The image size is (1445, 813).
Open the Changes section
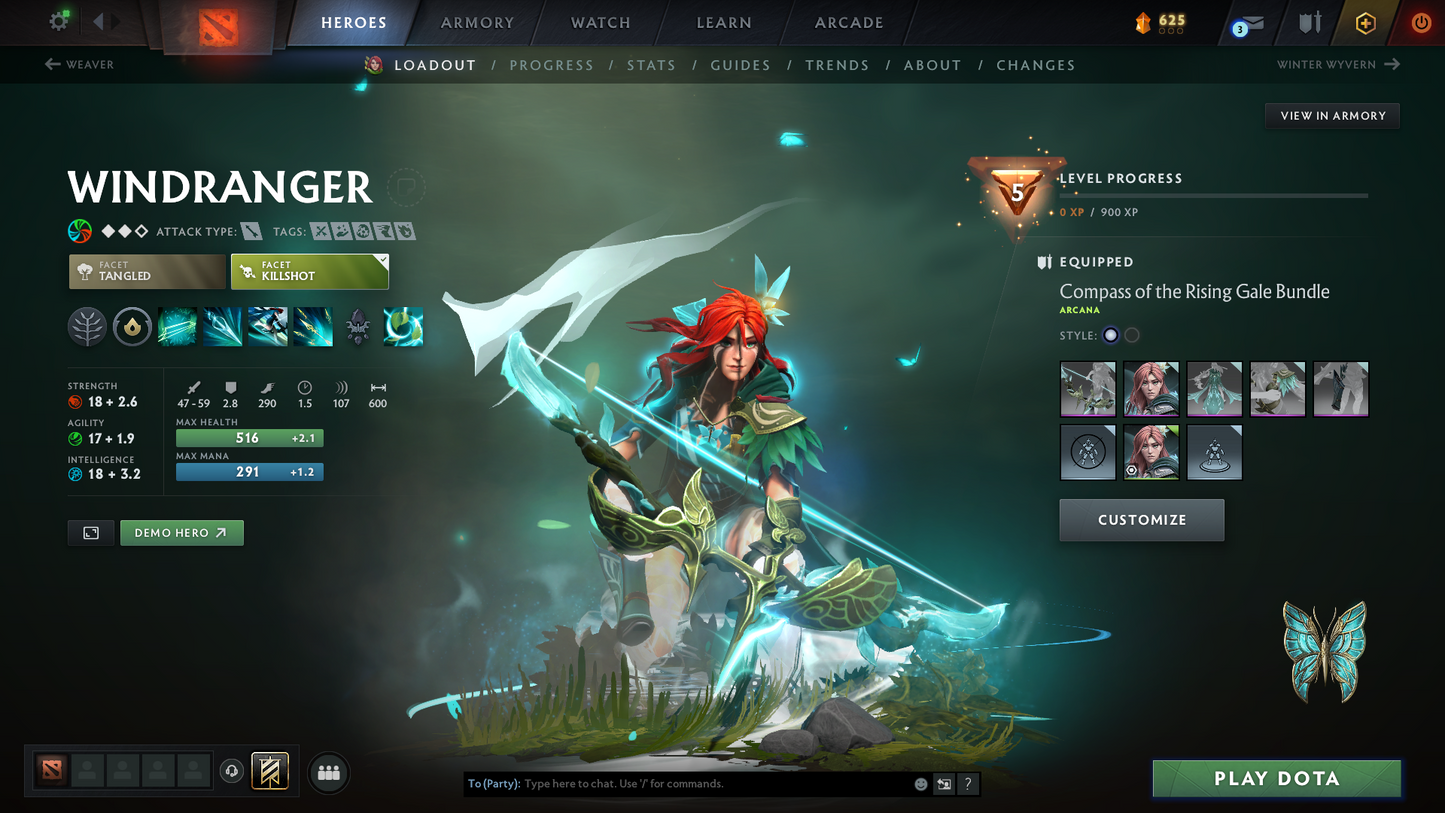(x=1035, y=65)
